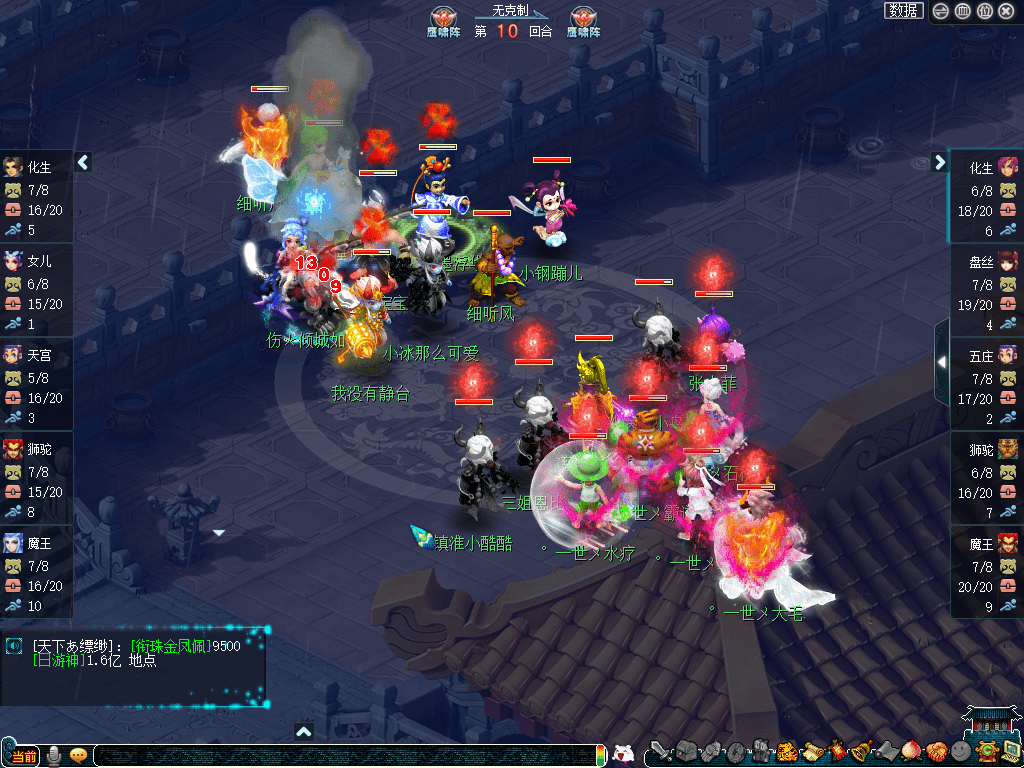1024x768 pixels.
Task: Open the speech bubble chat icon
Action: click(x=78, y=755)
